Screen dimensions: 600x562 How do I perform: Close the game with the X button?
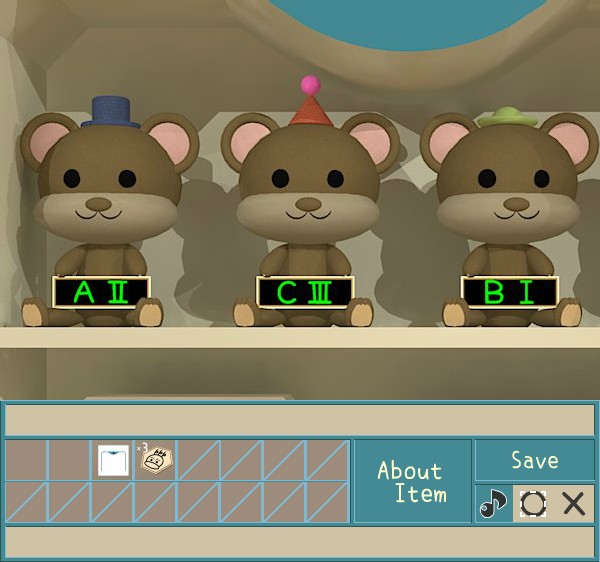574,503
